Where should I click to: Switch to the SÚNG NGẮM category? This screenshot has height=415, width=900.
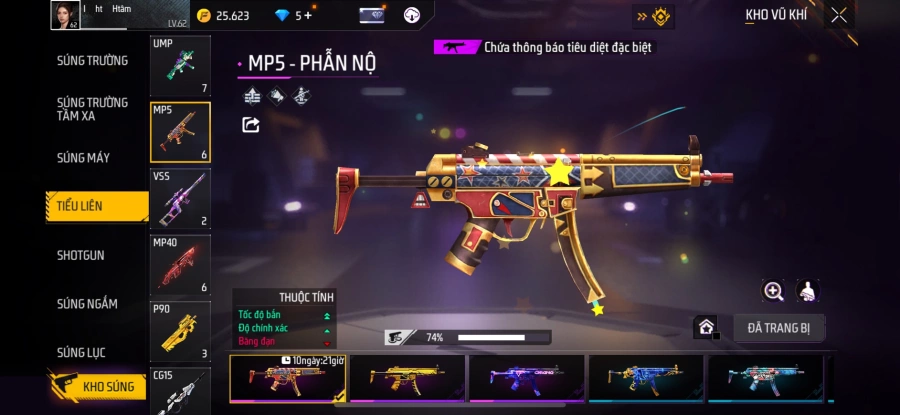coord(87,304)
